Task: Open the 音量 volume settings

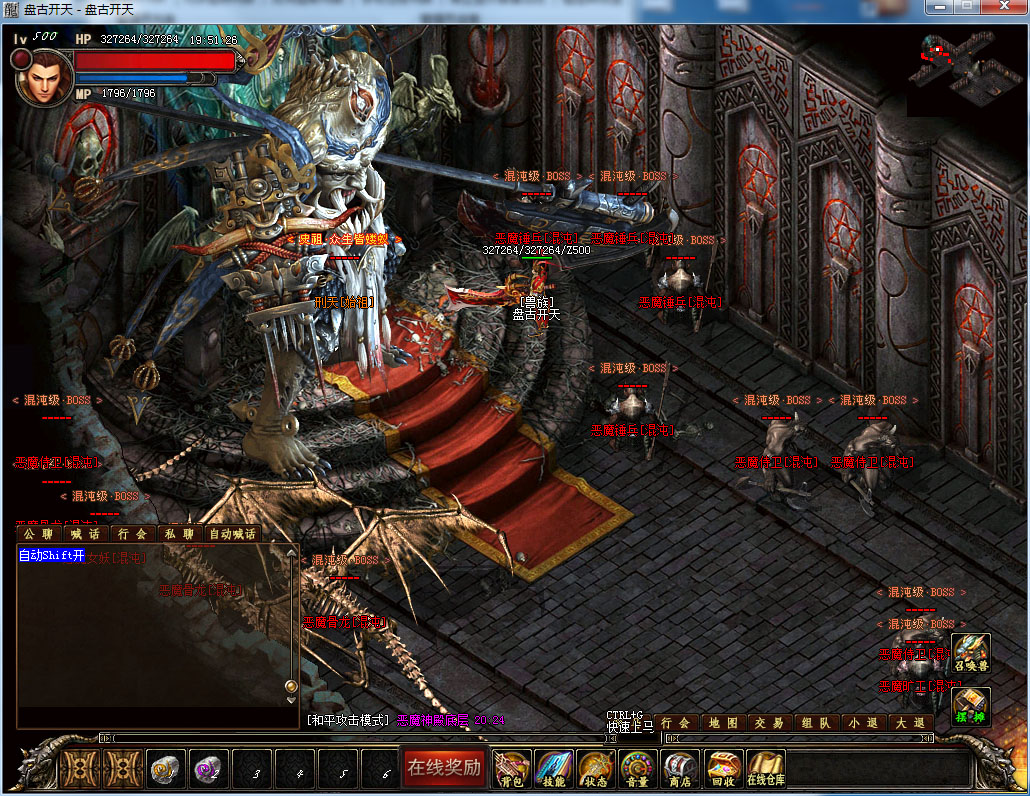Action: tap(638, 769)
